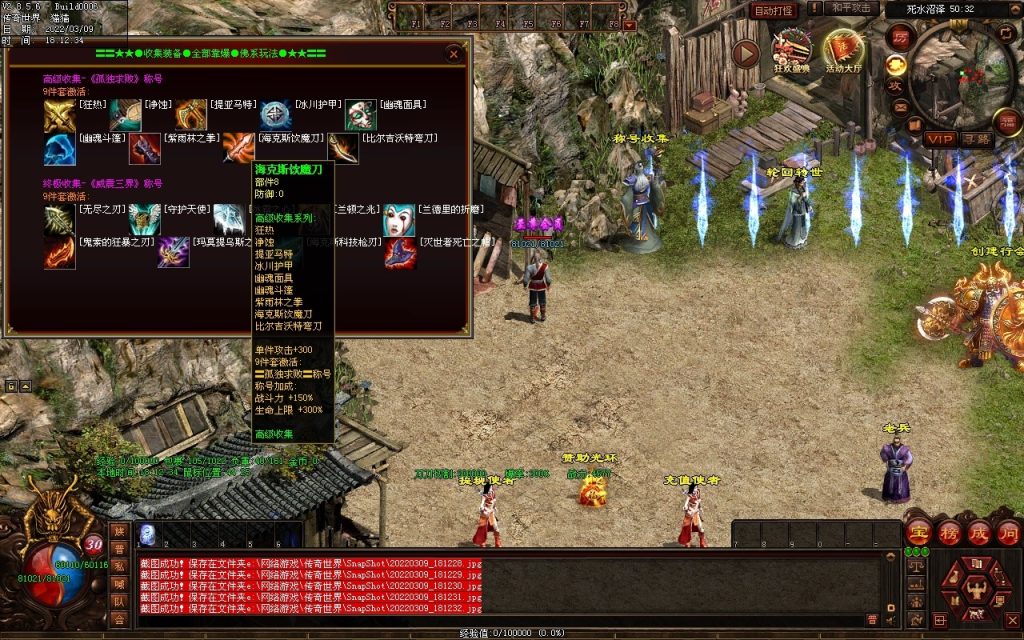Activate the 寻路 pathfinding button
This screenshot has height=640, width=1024.
(x=976, y=138)
